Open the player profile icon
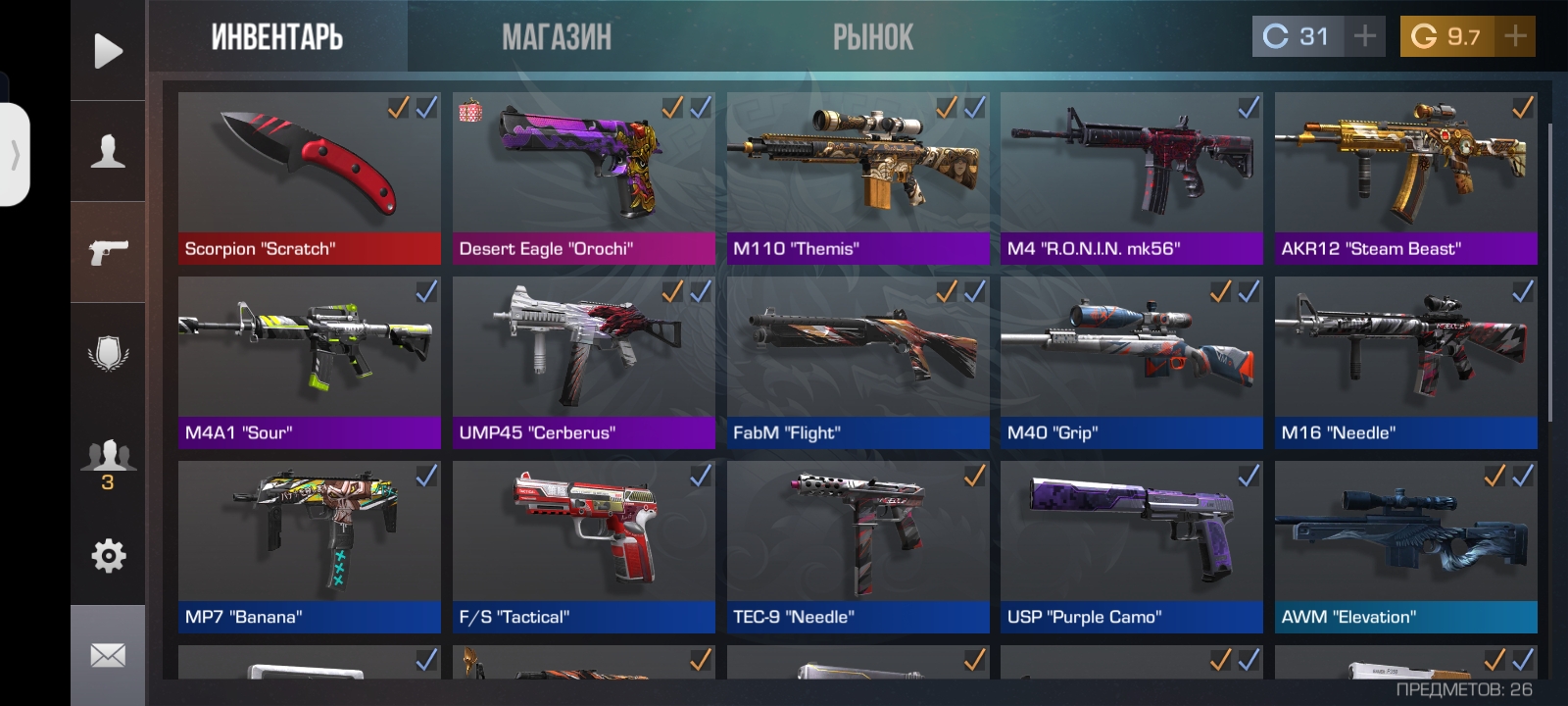The height and width of the screenshot is (706, 1568). [108, 152]
